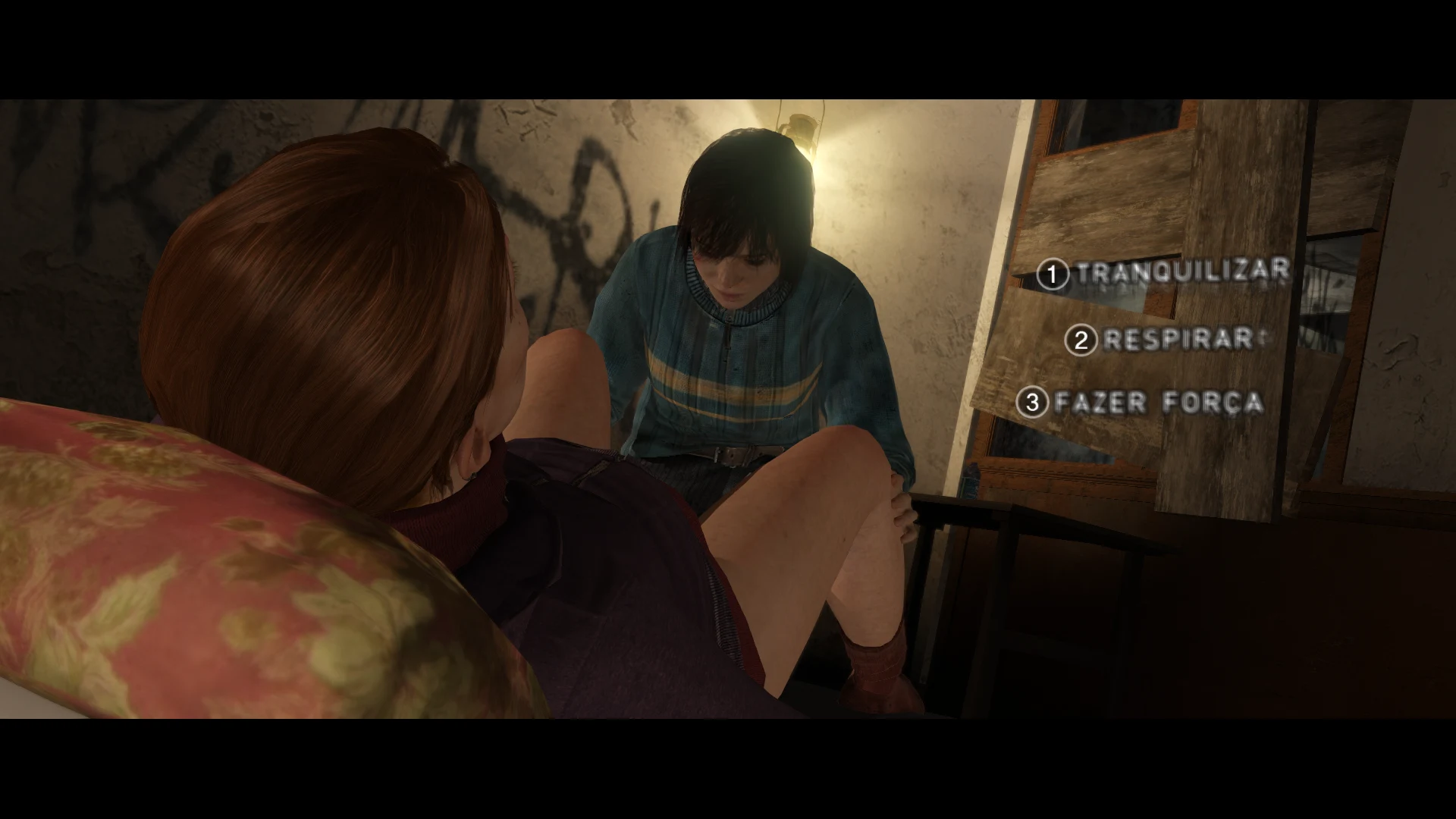The width and height of the screenshot is (1456, 819).
Task: Select the hanging lantern light
Action: 800,125
